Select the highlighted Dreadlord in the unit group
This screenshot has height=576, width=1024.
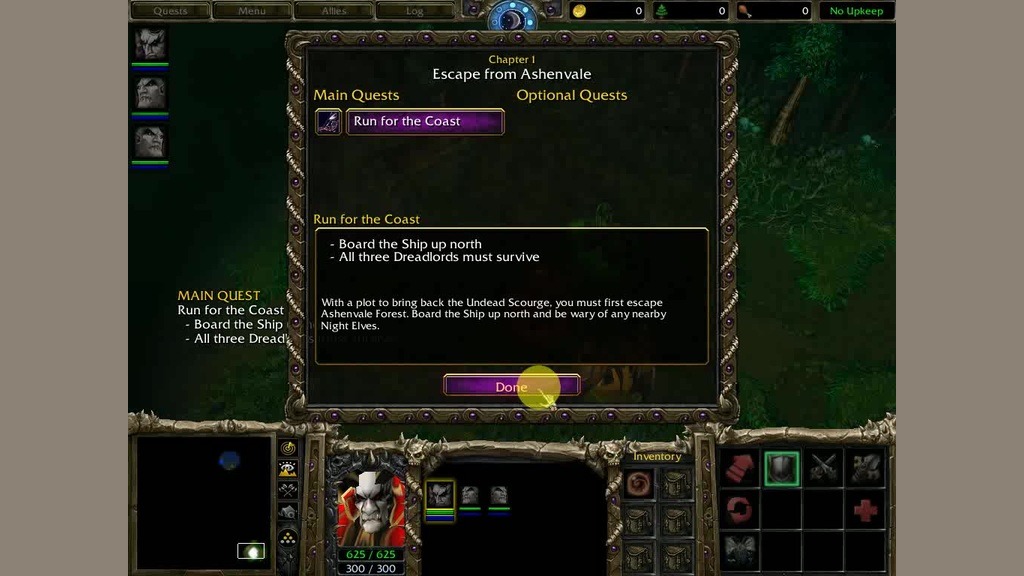pos(440,494)
